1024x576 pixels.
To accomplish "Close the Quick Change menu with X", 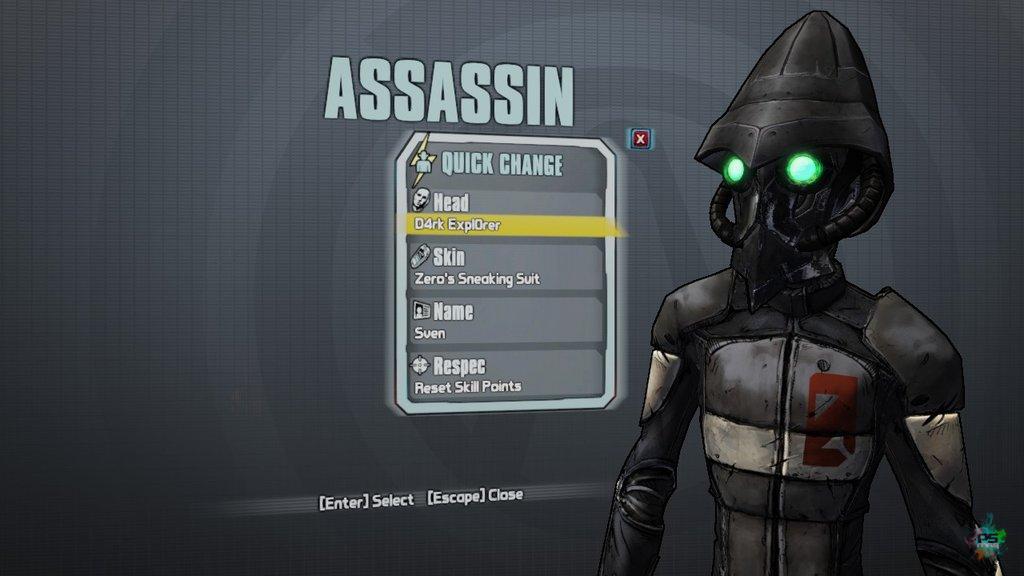I will pos(641,139).
